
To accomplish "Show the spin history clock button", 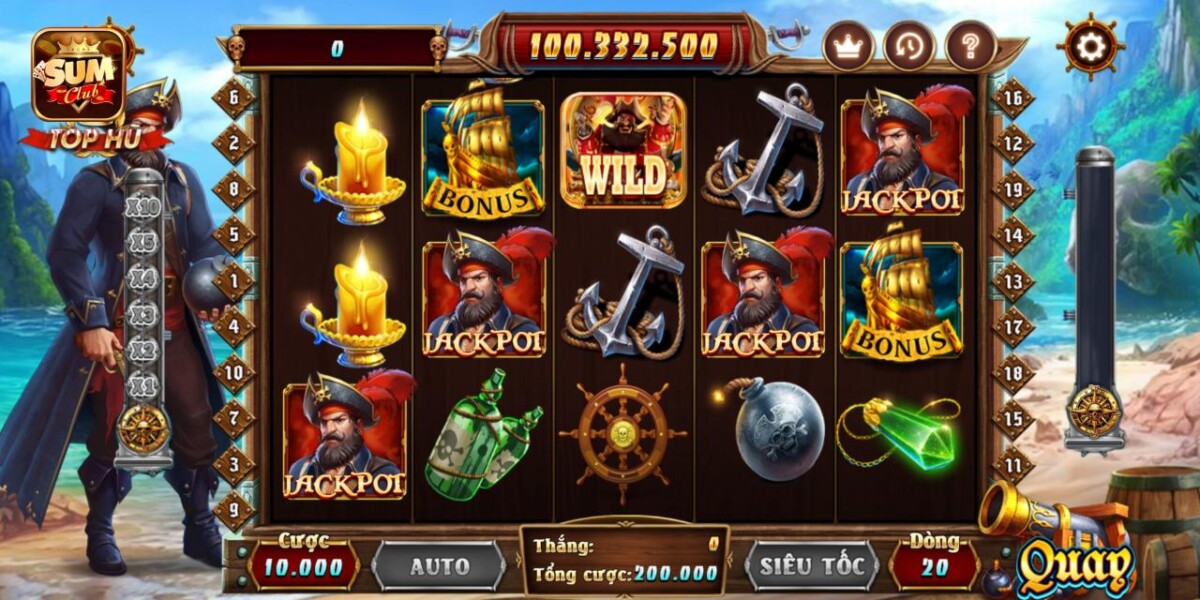I will (x=909, y=46).
